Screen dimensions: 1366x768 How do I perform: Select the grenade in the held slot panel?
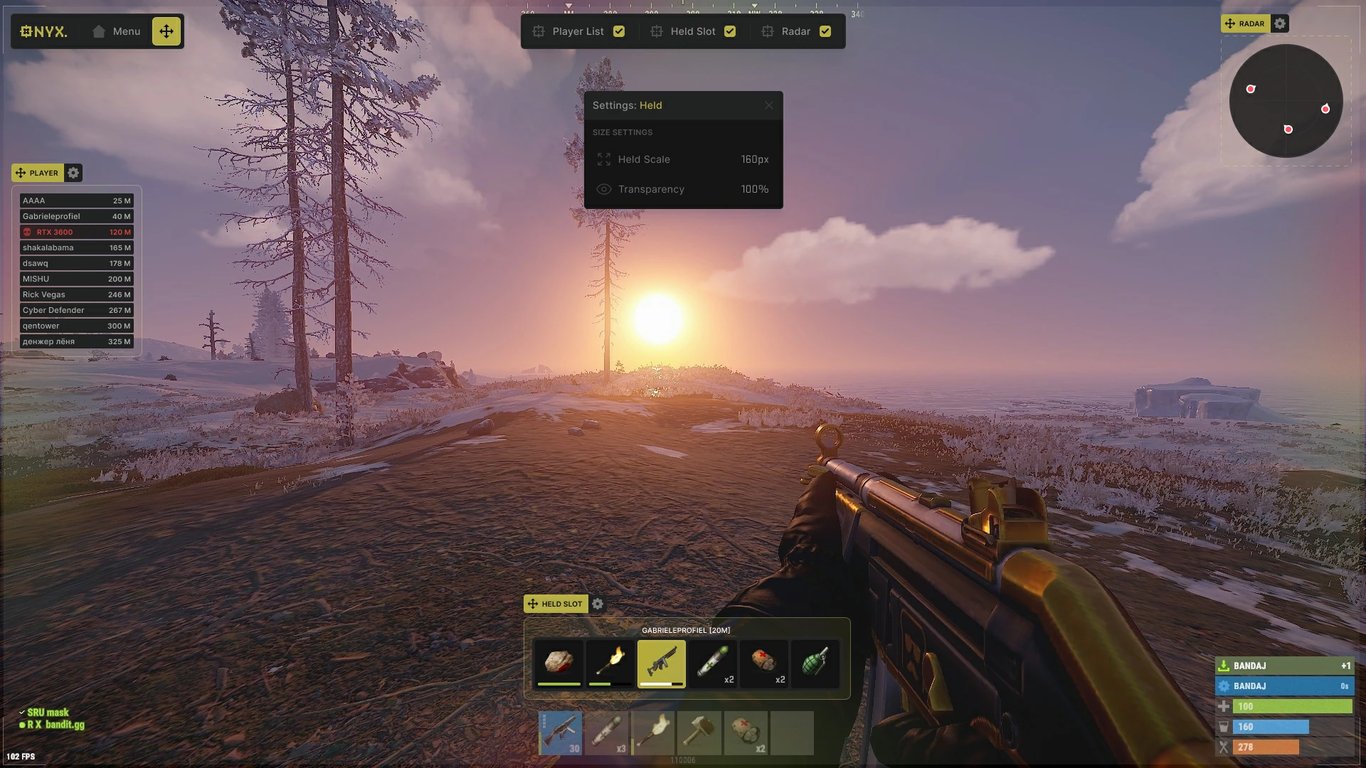(x=815, y=663)
